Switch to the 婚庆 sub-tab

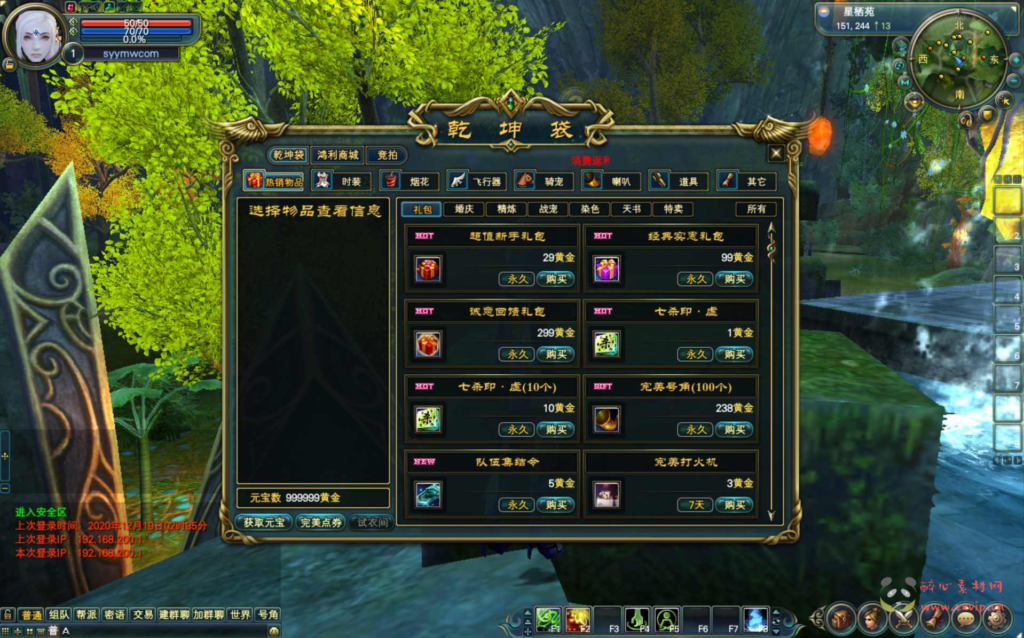click(463, 209)
